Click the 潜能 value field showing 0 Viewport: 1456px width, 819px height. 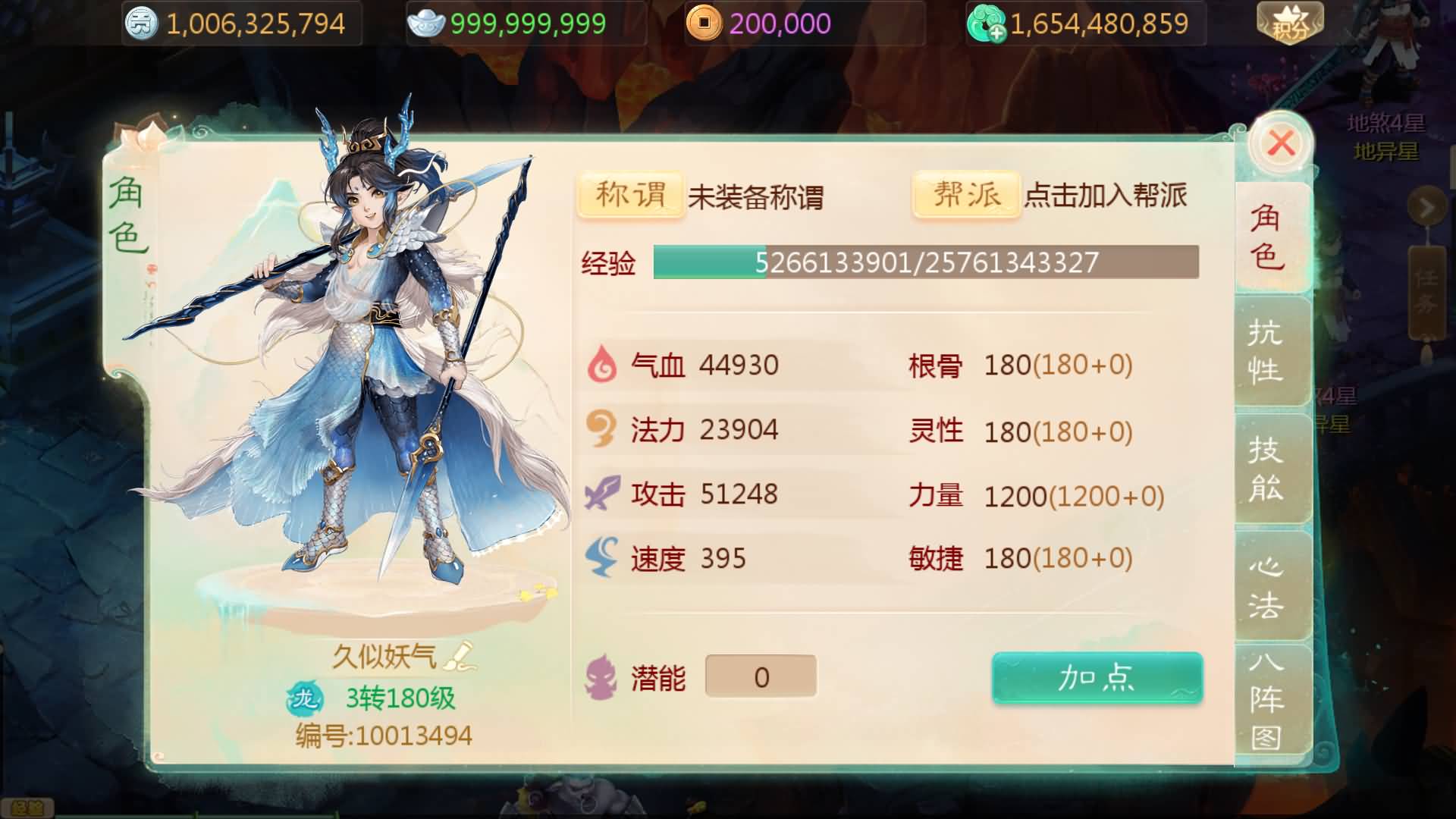760,675
